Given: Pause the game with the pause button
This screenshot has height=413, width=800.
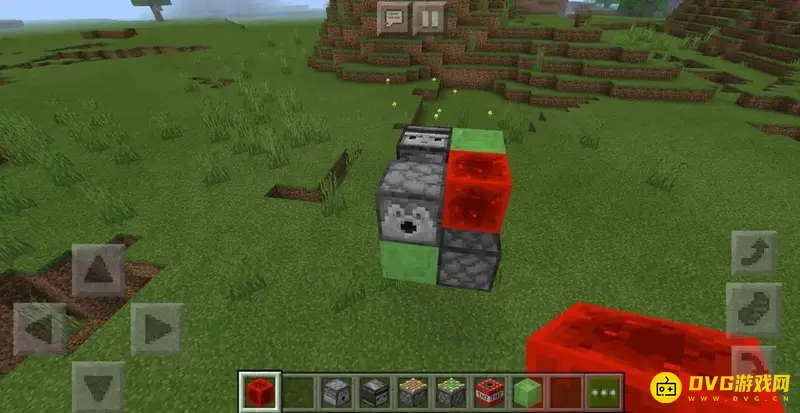Looking at the screenshot, I should [x=428, y=17].
